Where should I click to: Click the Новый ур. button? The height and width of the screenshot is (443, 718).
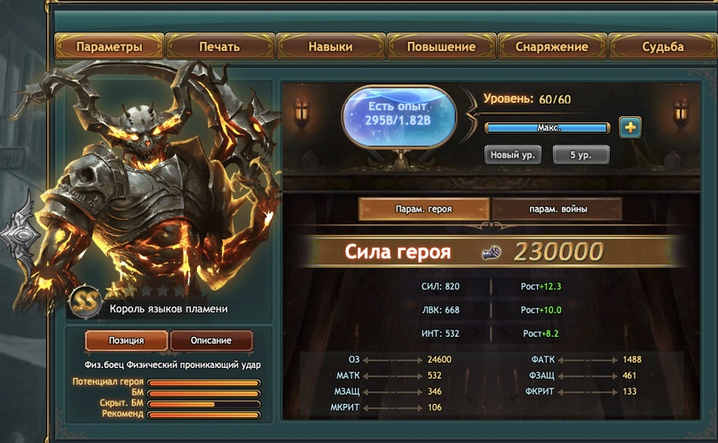click(x=513, y=155)
